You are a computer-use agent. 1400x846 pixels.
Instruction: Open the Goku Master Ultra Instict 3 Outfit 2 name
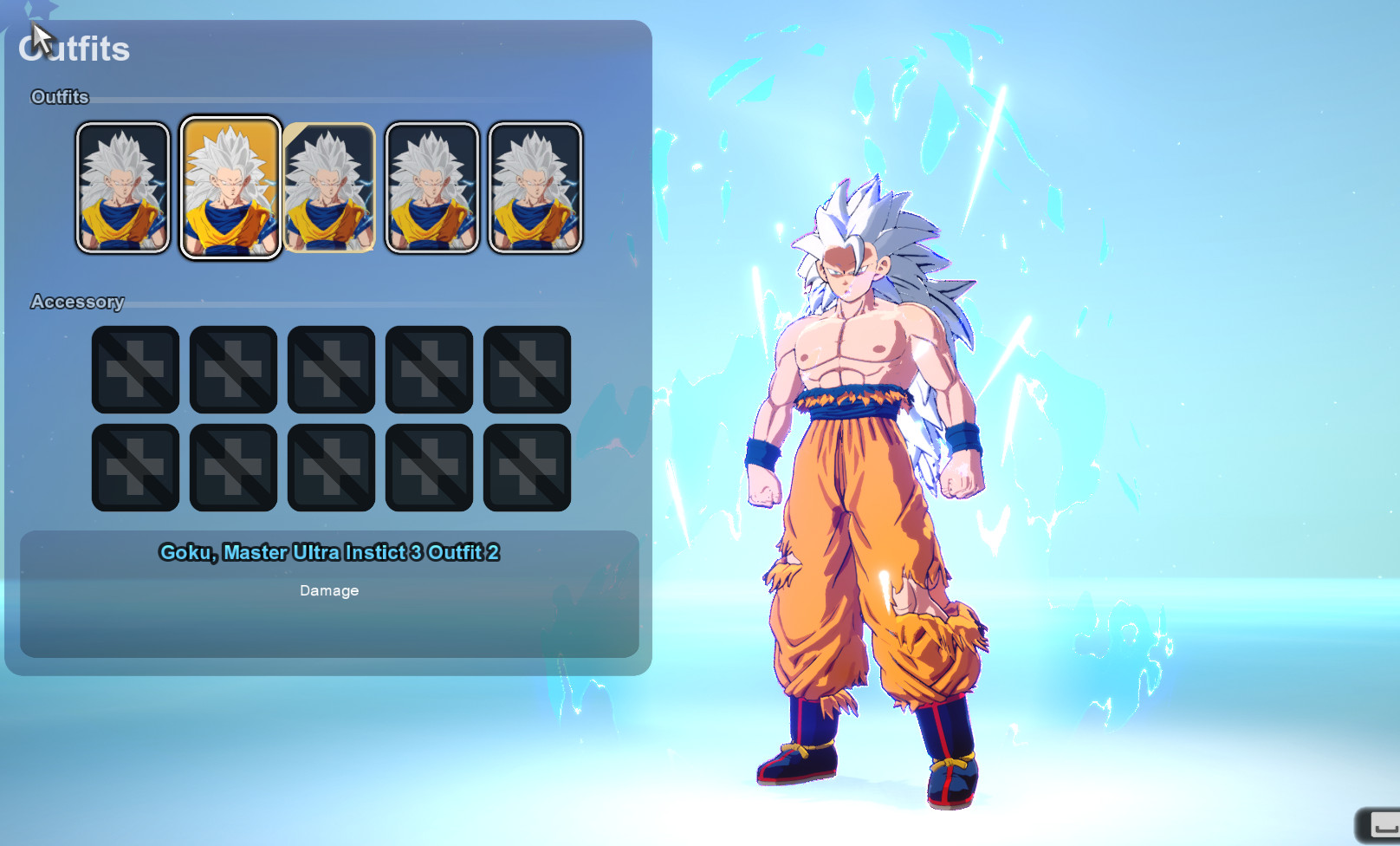click(x=329, y=552)
